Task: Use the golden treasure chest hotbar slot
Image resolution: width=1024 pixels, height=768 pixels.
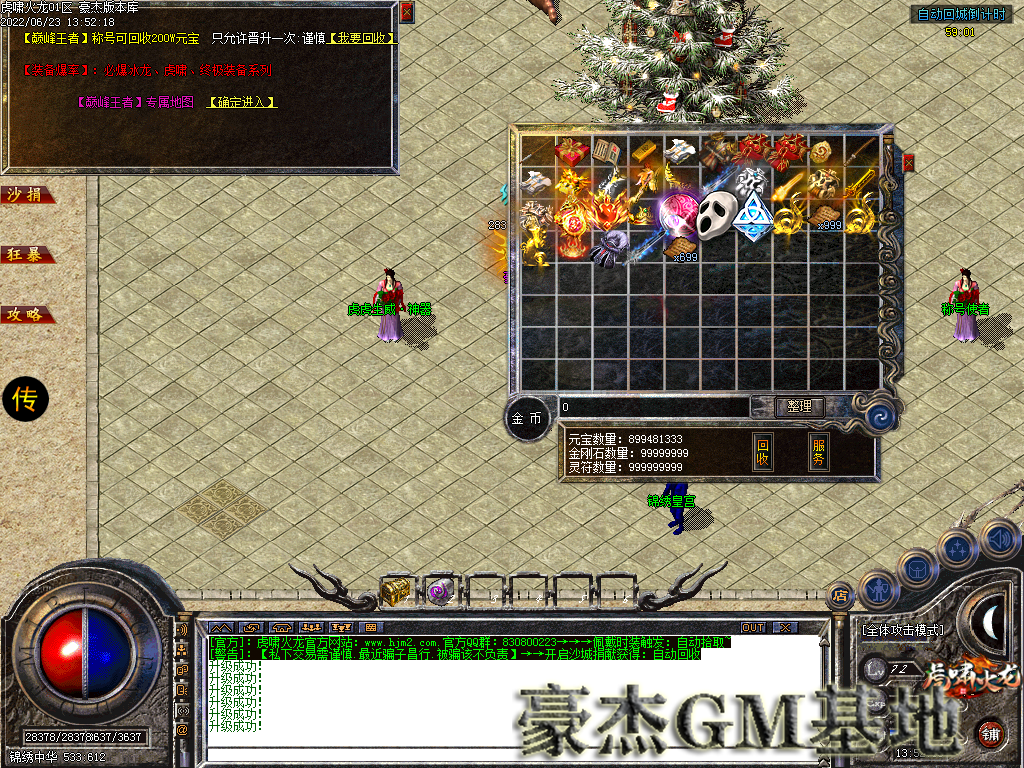Action: 395,592
